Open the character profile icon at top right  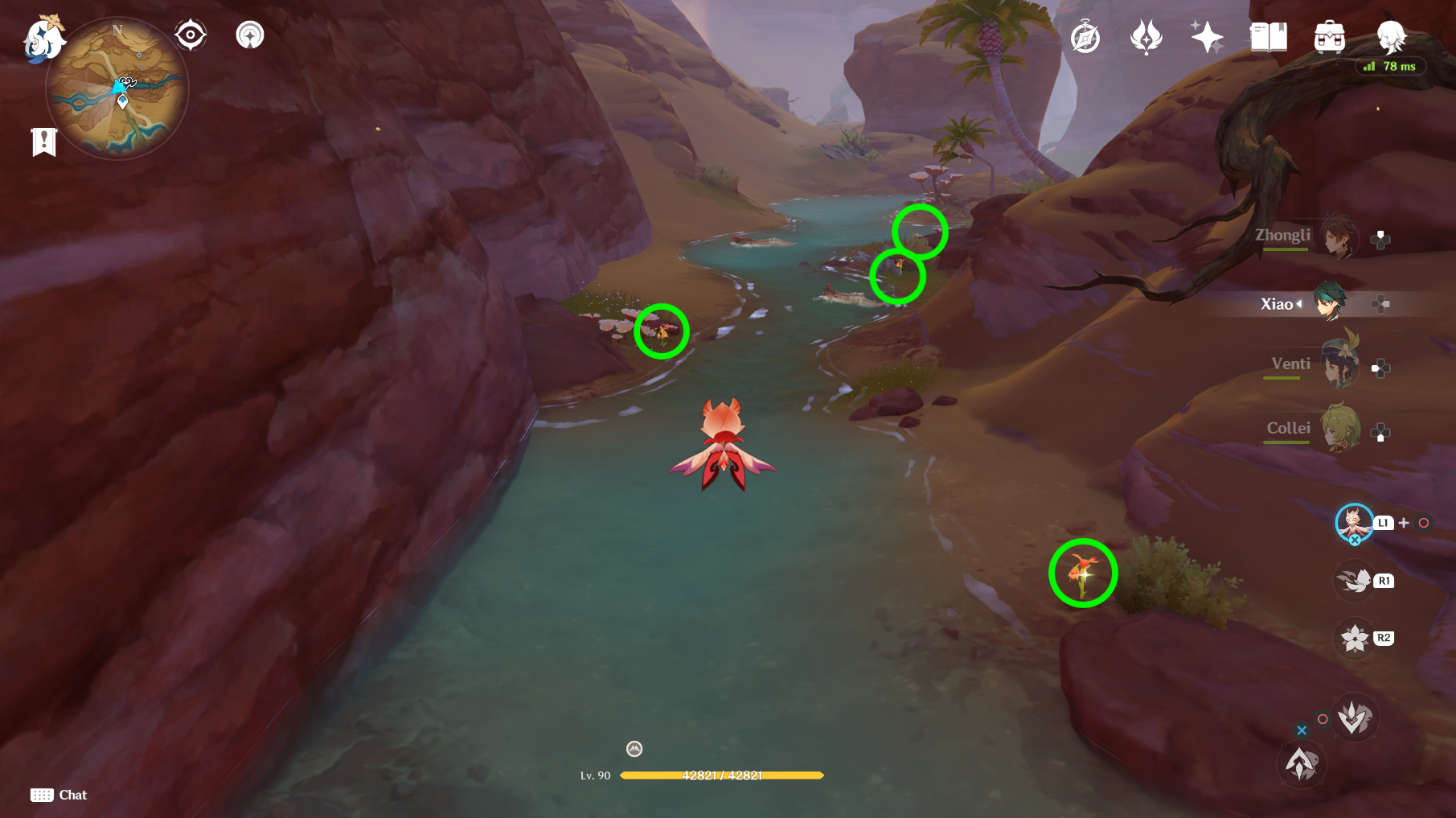(x=1391, y=36)
